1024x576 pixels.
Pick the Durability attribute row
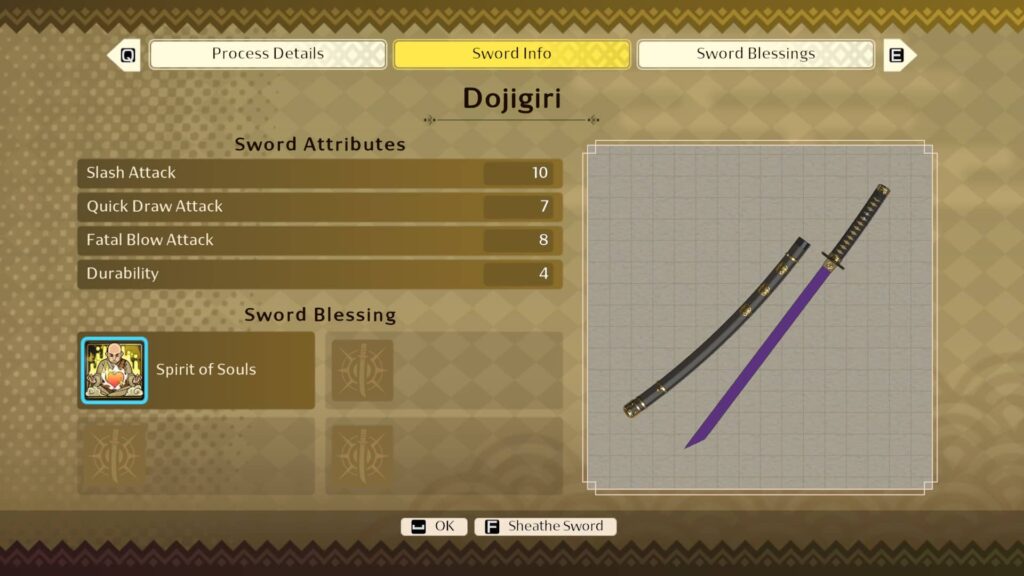[319, 274]
